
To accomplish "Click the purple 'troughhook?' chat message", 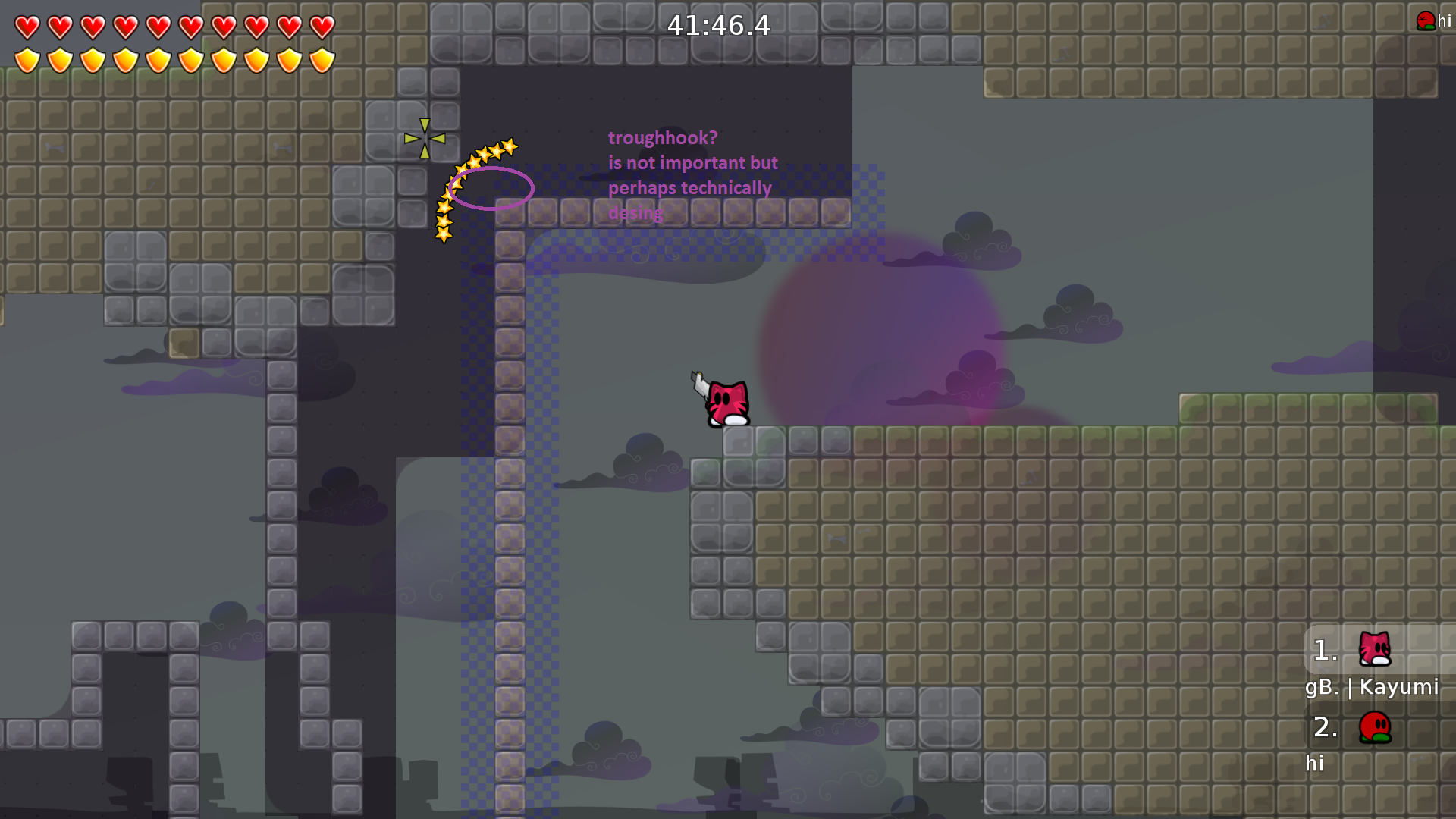I will (x=662, y=138).
